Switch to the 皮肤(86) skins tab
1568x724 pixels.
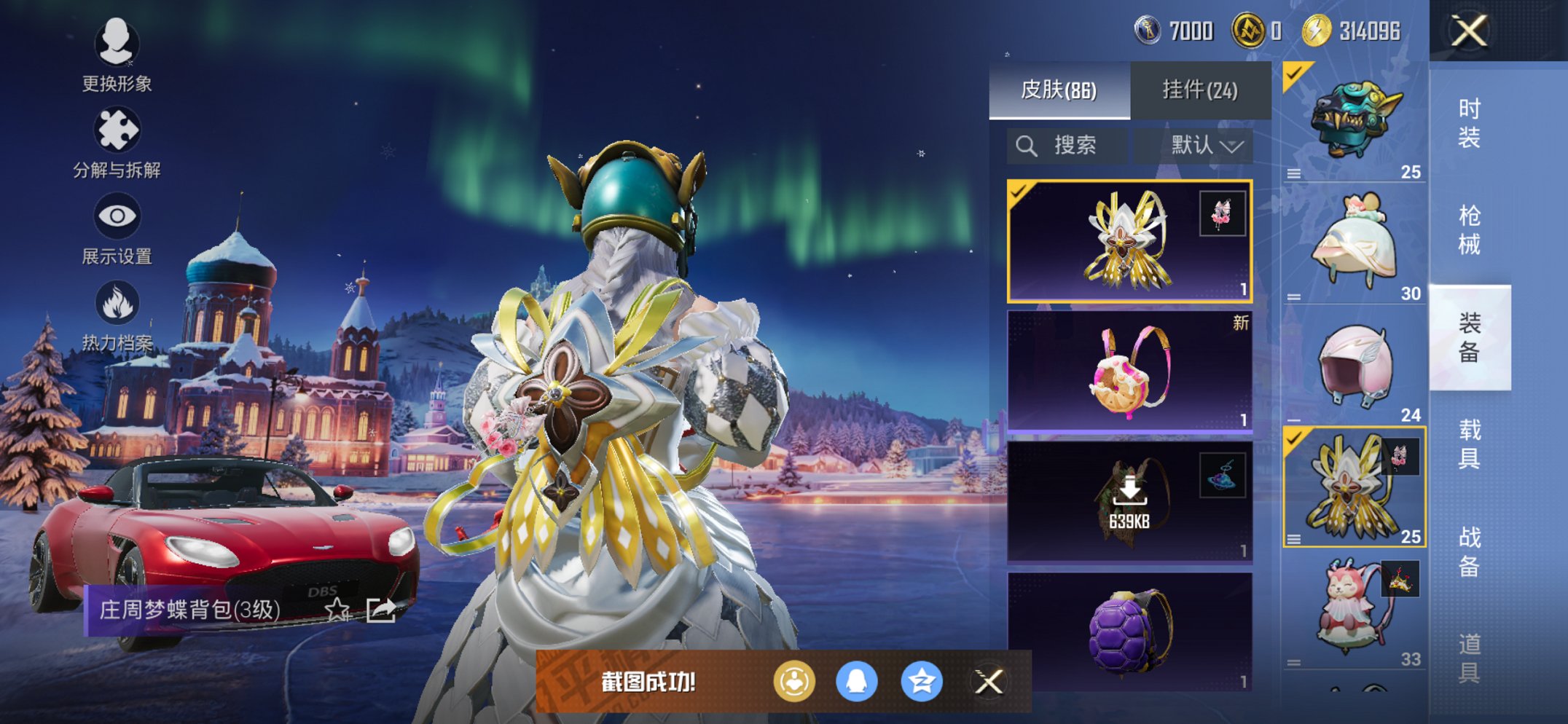click(x=1059, y=90)
